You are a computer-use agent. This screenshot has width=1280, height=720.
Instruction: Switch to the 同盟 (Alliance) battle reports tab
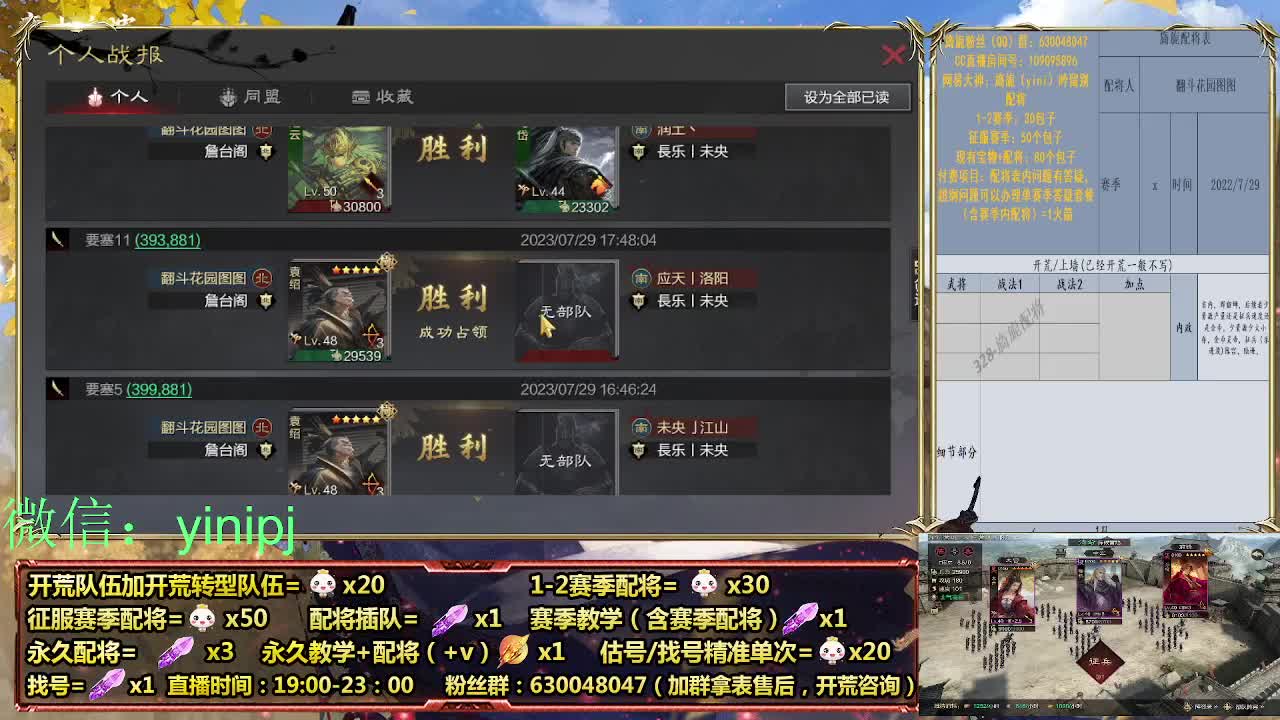252,96
